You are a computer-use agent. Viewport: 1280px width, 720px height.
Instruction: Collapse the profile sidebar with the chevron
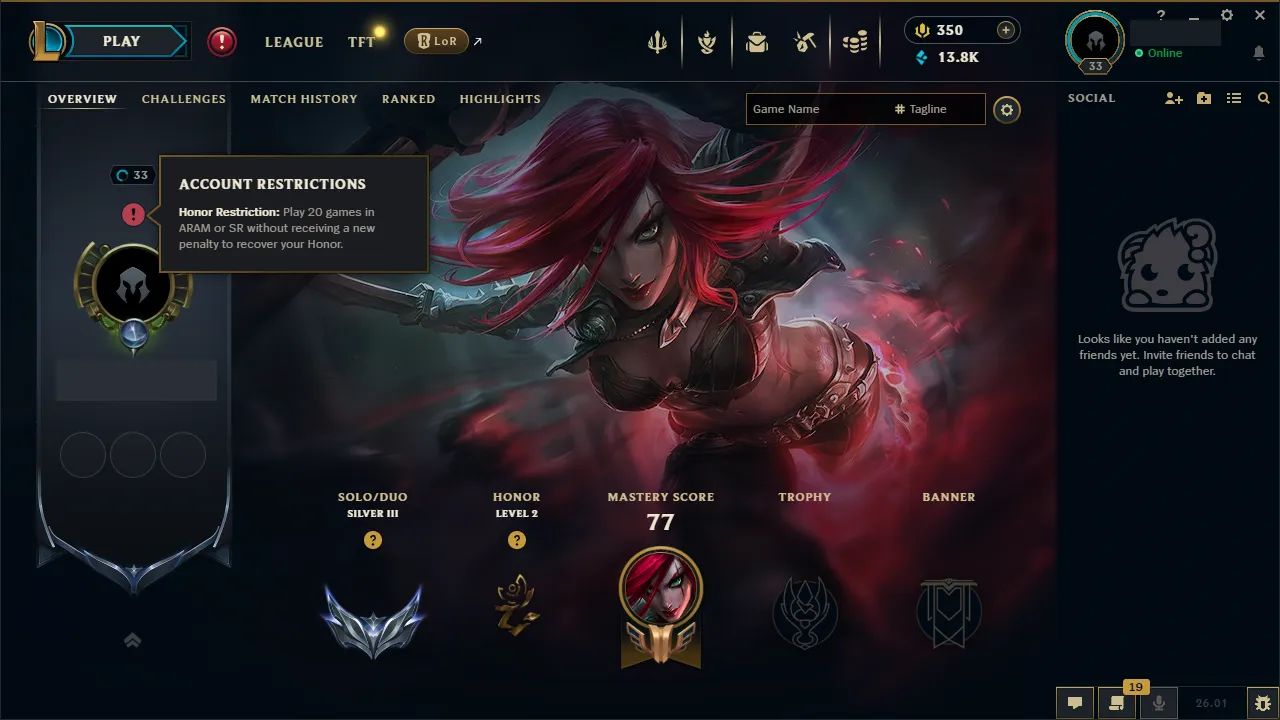point(132,640)
